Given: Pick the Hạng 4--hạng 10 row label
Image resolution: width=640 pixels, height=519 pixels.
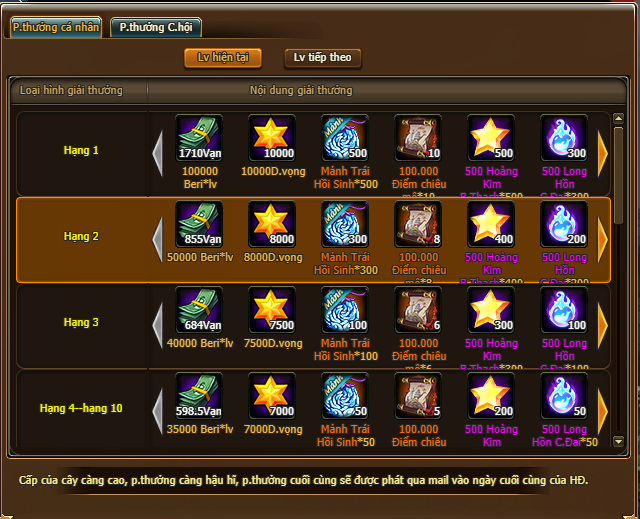Looking at the screenshot, I should click(81, 409).
